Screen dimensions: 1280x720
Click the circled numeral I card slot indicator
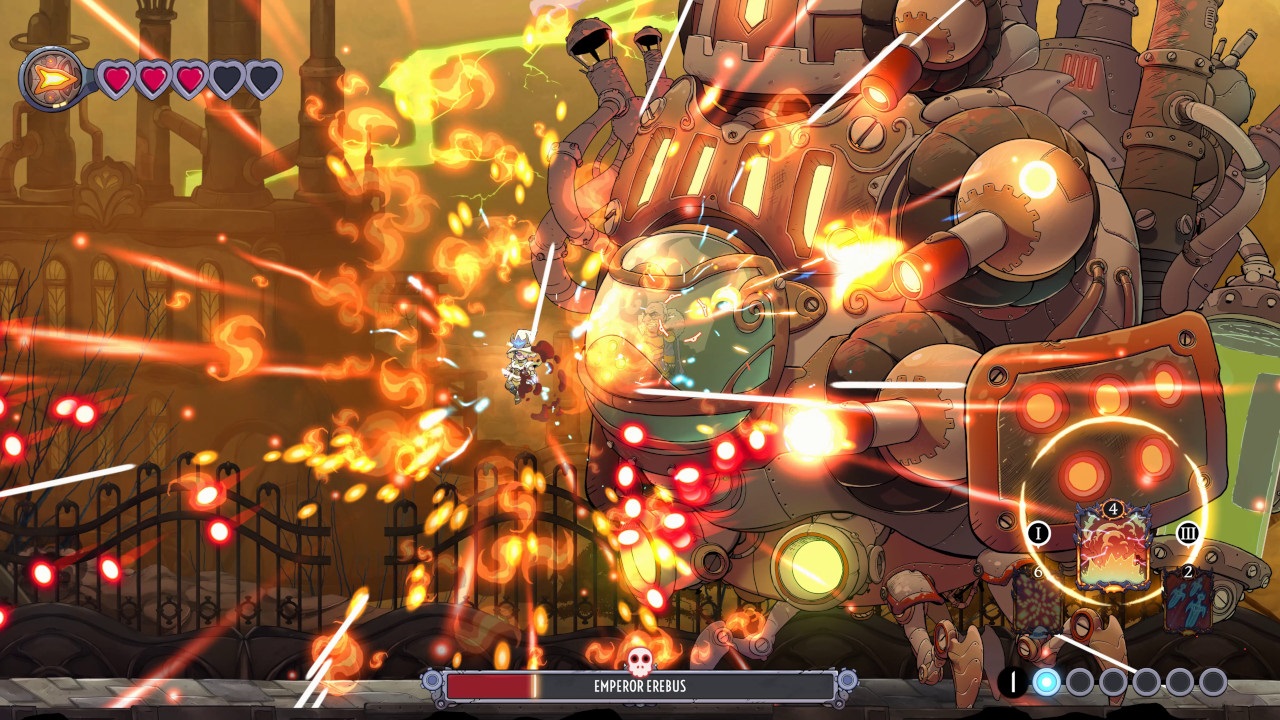pos(1039,533)
